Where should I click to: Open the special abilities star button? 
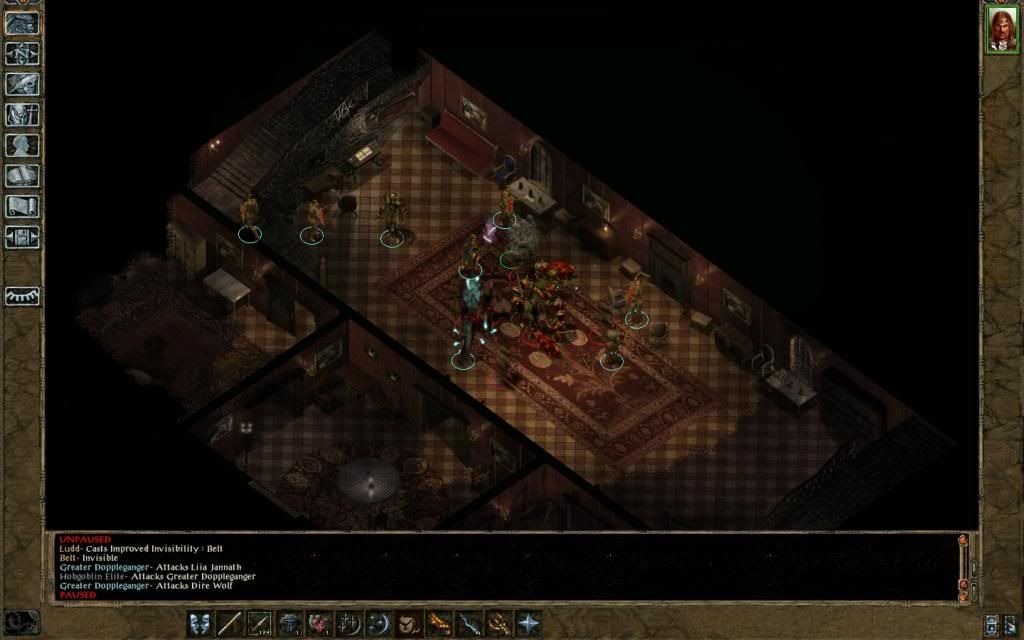528,623
